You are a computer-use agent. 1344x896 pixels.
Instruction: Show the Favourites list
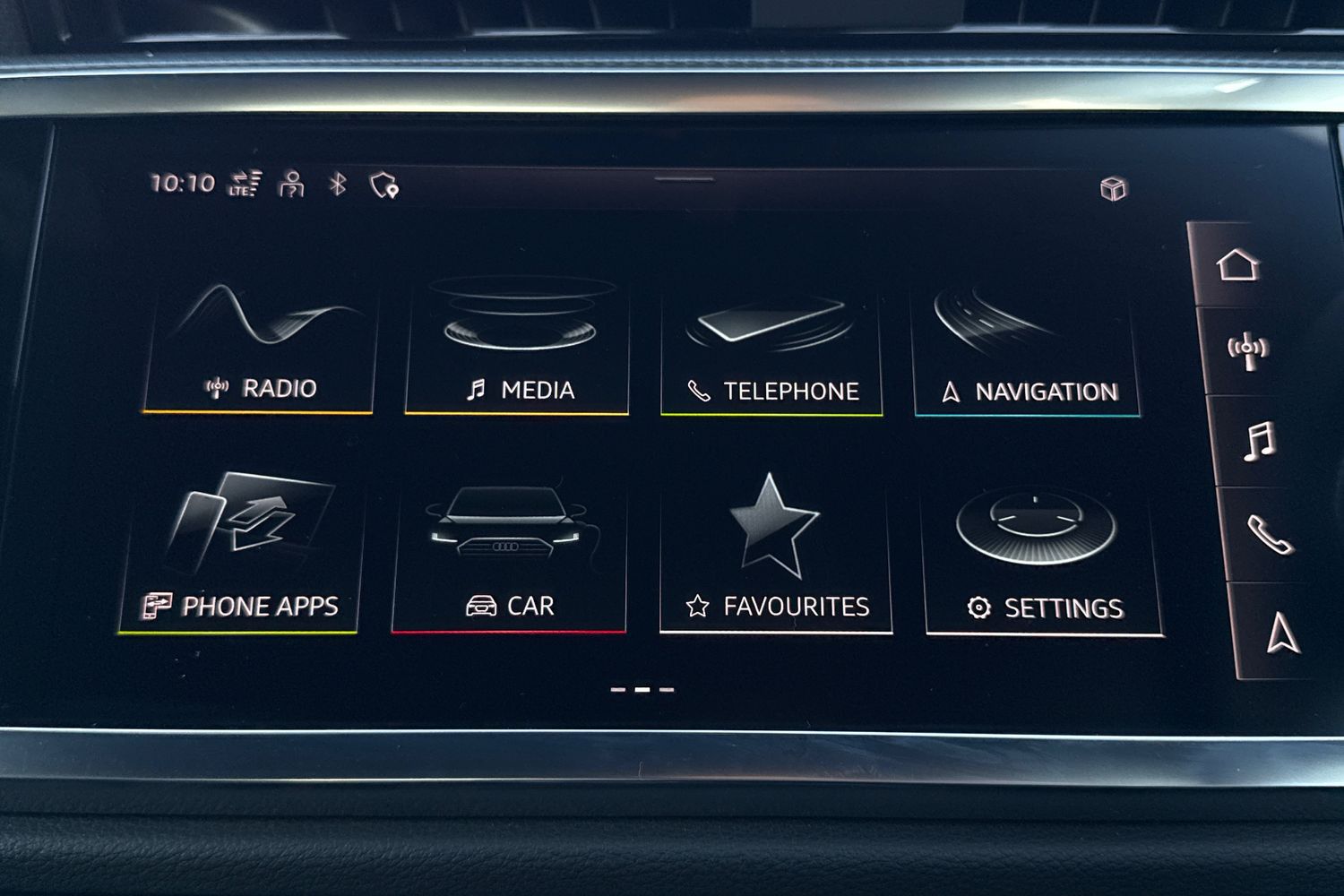776,557
